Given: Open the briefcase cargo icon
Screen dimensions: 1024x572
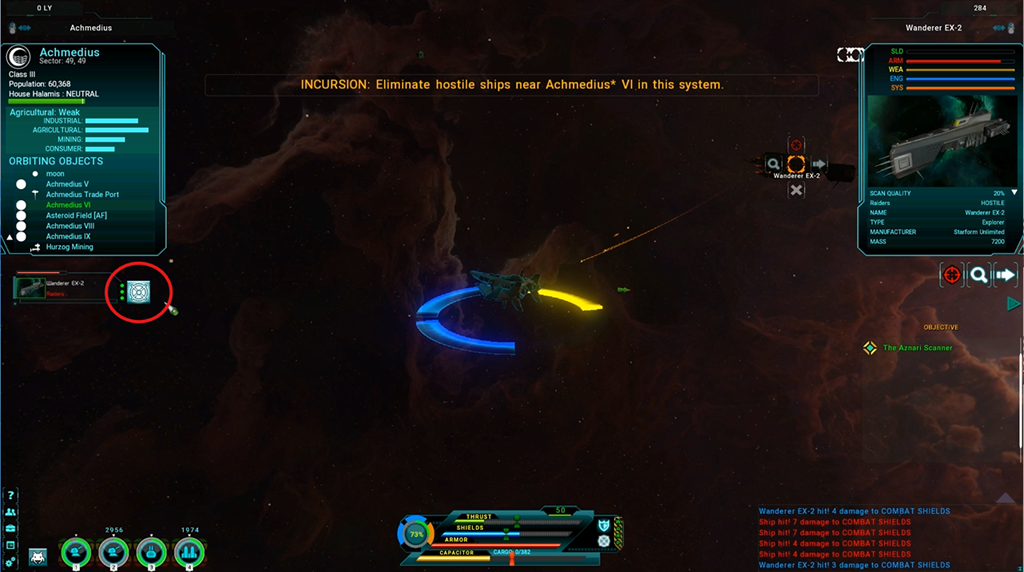Looking at the screenshot, I should (11, 528).
